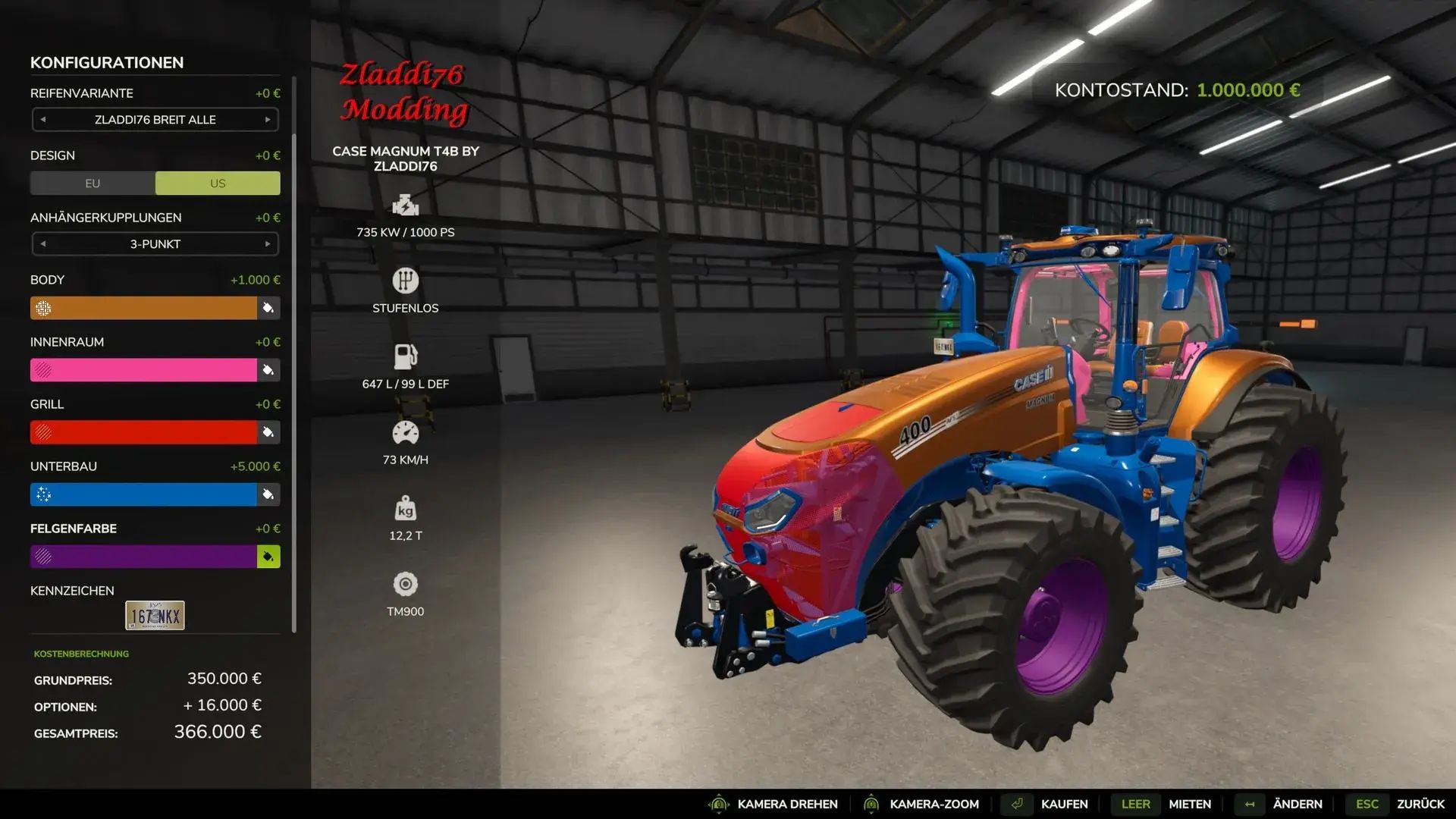Open the red Grill color bar
Screen dimensions: 1456x819
tap(143, 432)
